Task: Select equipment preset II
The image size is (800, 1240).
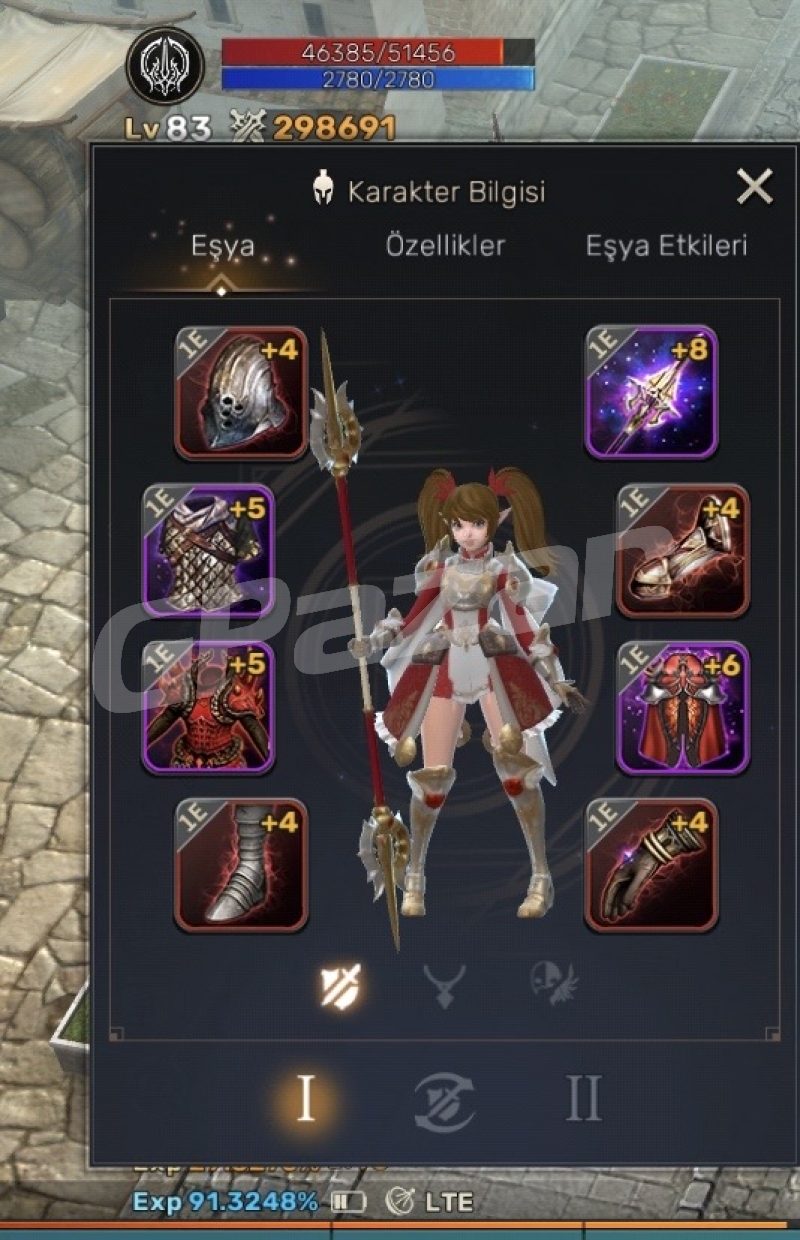Action: click(x=583, y=1100)
